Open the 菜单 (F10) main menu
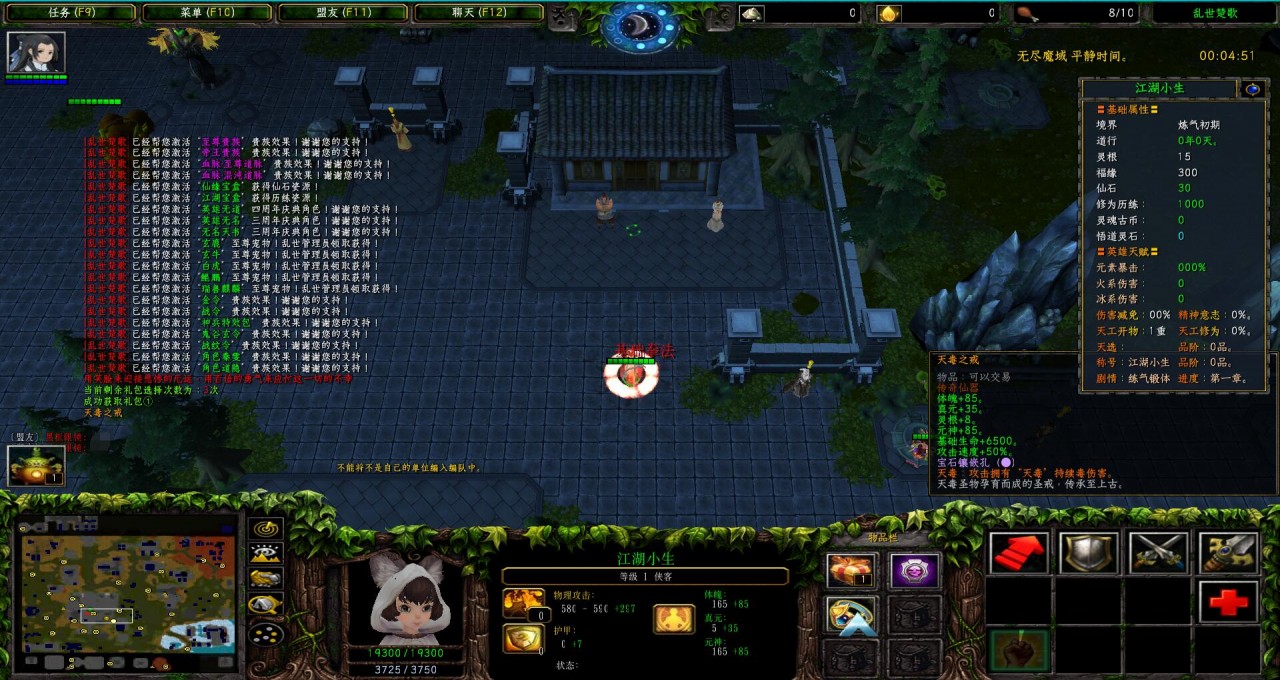Screen dimensions: 1280x680 pyautogui.click(x=207, y=13)
